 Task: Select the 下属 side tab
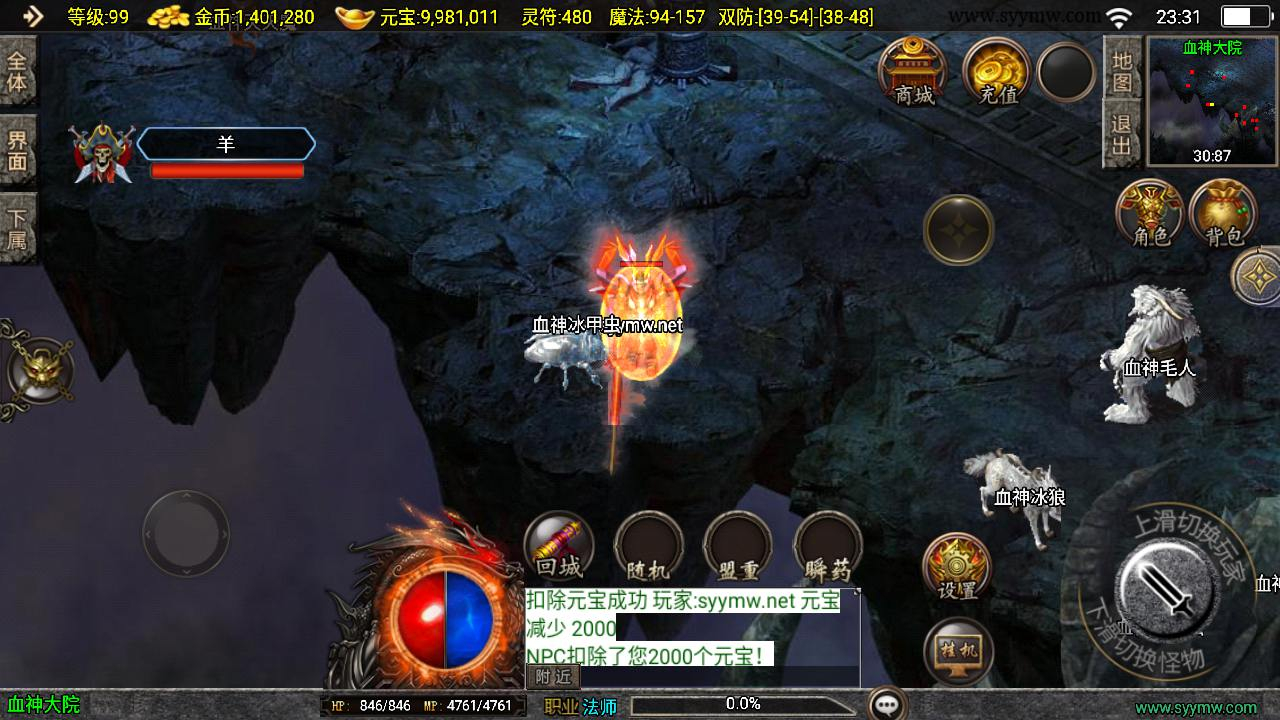pyautogui.click(x=17, y=229)
